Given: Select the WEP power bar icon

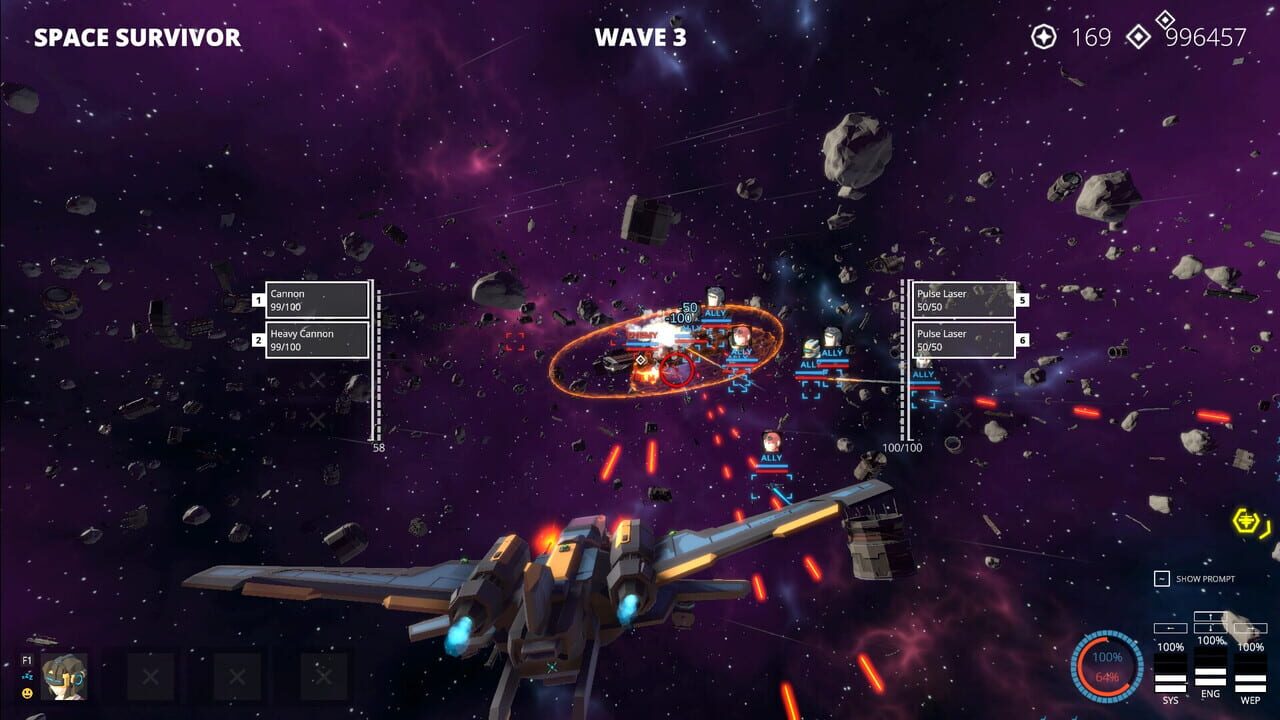Looking at the screenshot, I should click(x=1249, y=673).
